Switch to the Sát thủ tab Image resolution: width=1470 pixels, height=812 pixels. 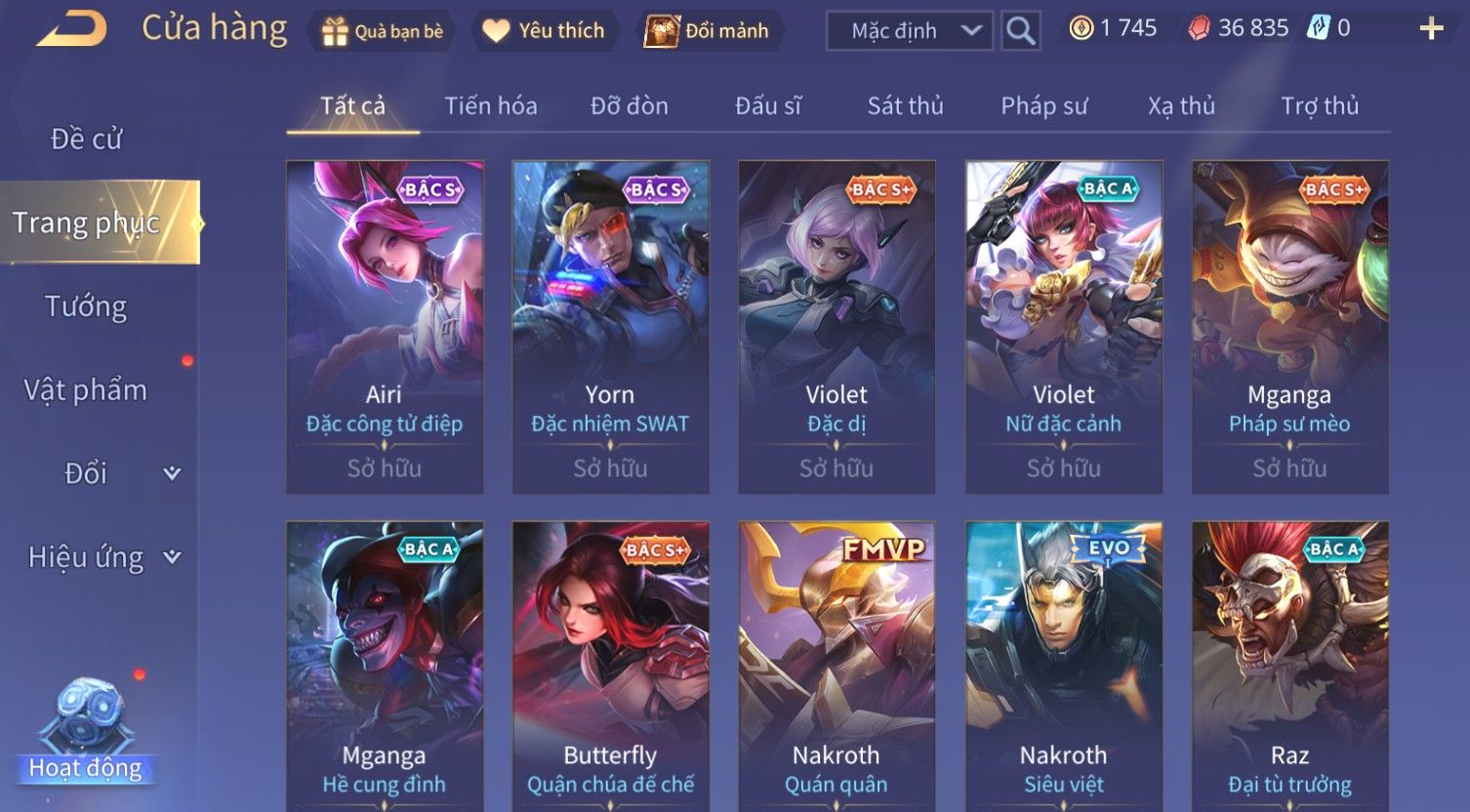[905, 106]
